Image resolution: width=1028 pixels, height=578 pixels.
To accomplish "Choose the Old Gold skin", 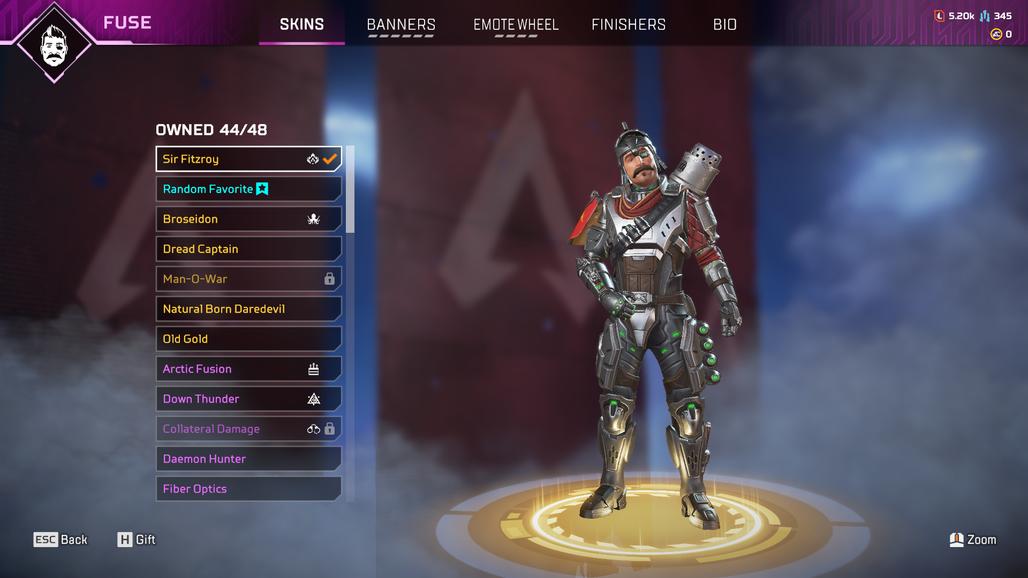I will pyautogui.click(x=248, y=339).
